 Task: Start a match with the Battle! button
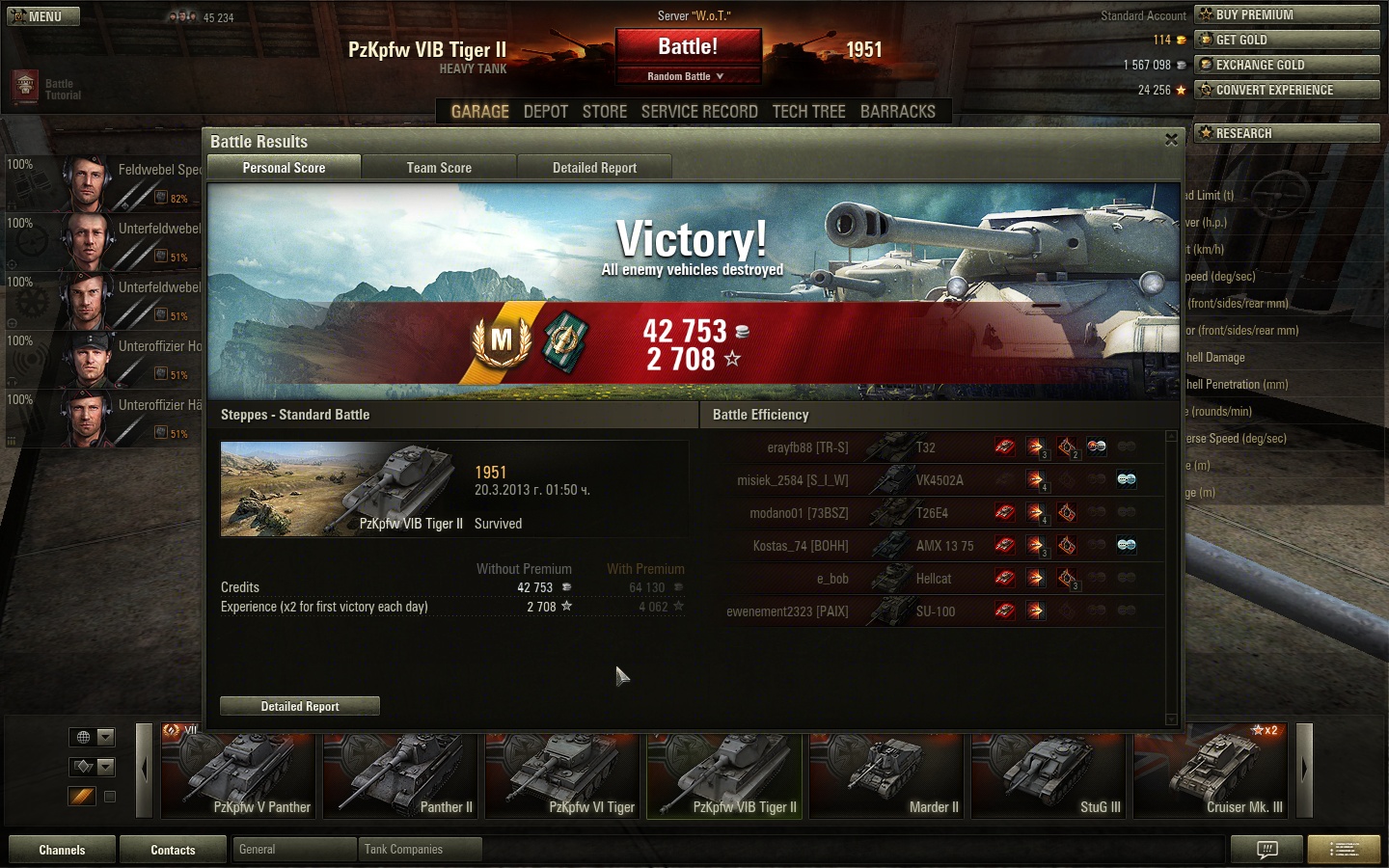click(688, 47)
